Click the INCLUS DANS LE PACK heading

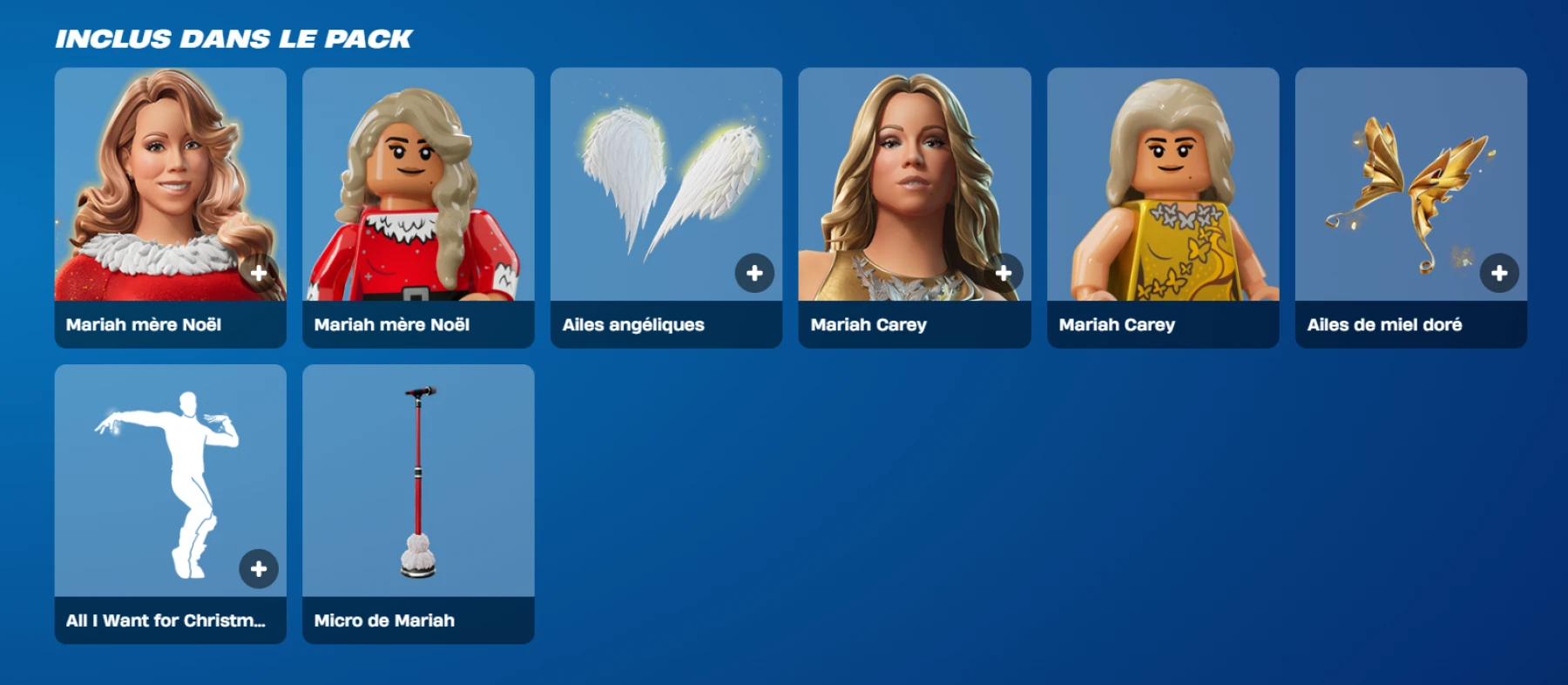(233, 37)
